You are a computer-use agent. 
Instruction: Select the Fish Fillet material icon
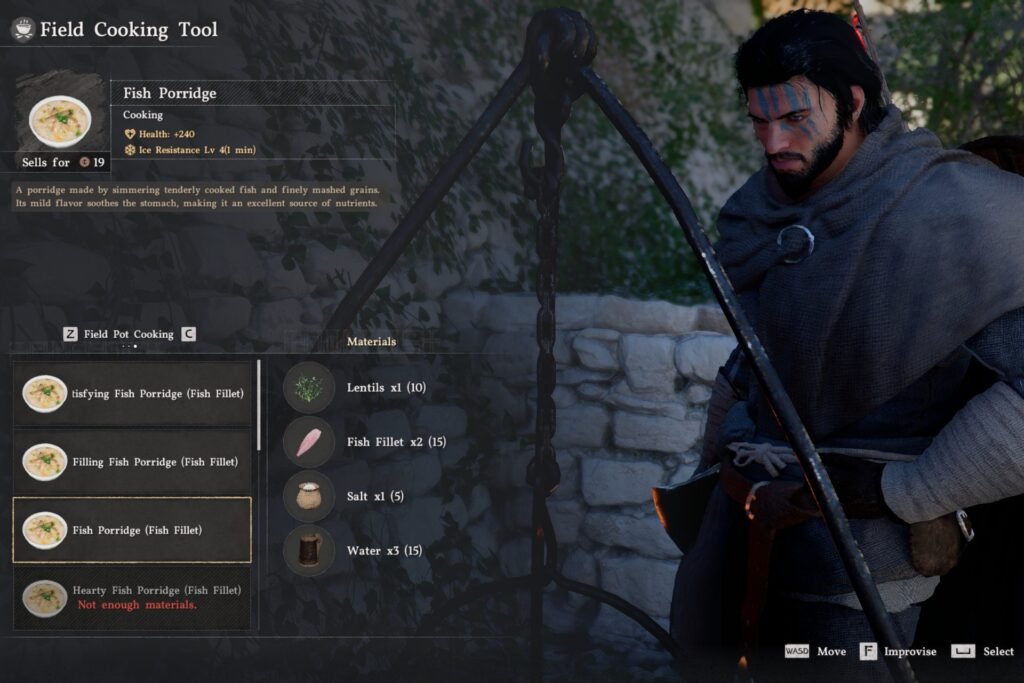click(x=309, y=442)
